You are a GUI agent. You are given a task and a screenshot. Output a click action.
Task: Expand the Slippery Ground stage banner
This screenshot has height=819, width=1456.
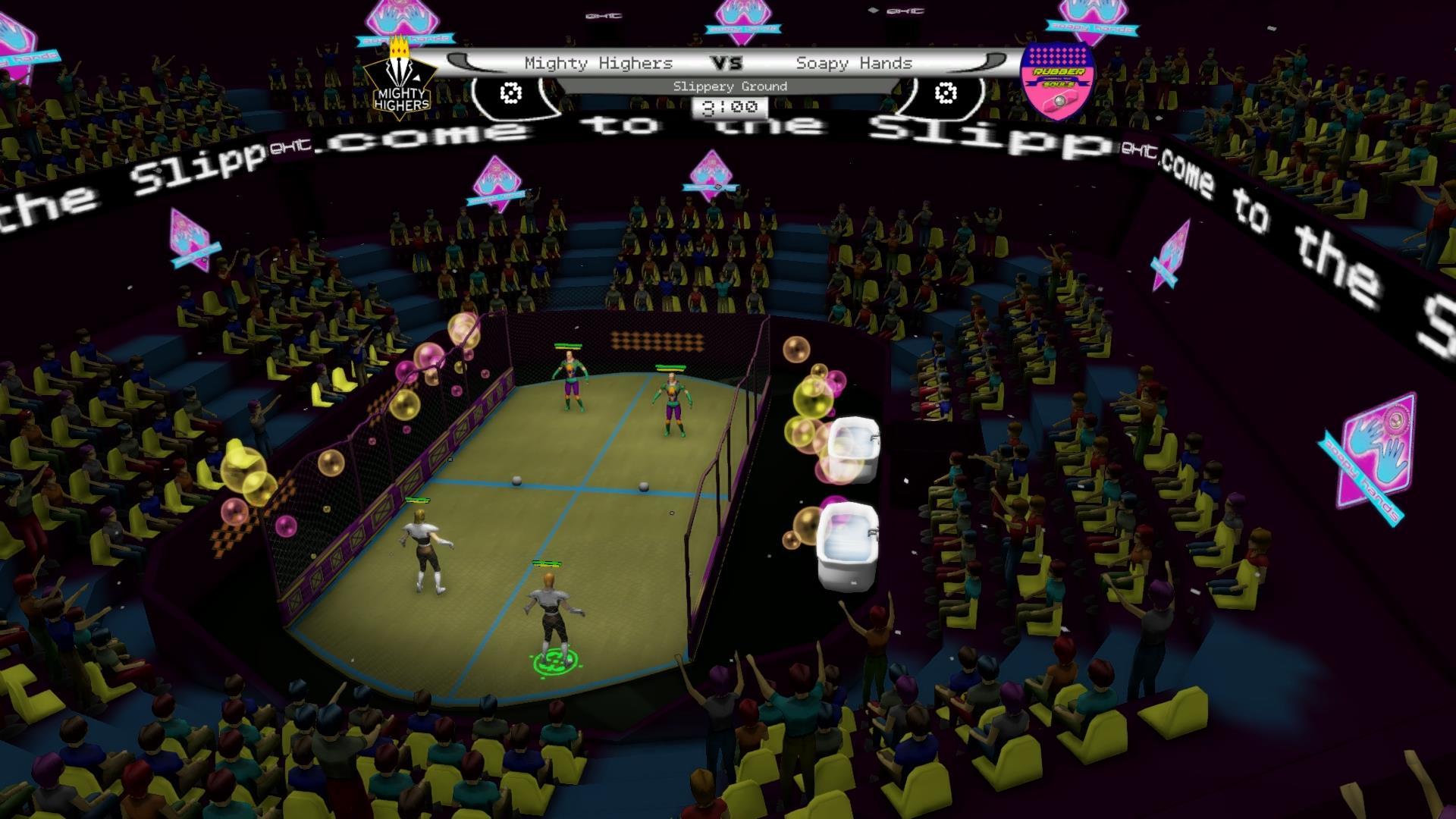730,86
